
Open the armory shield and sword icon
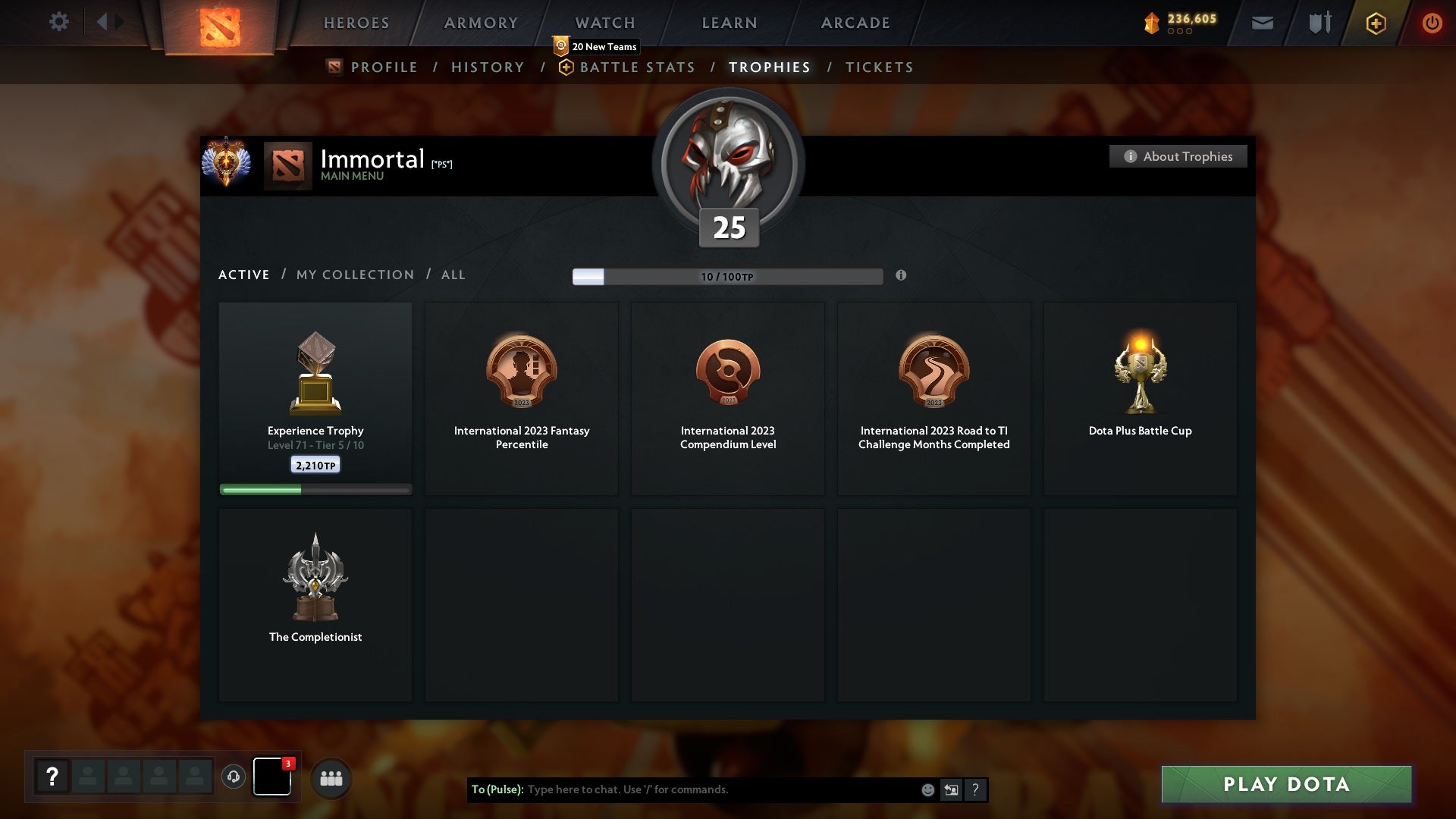[1319, 23]
